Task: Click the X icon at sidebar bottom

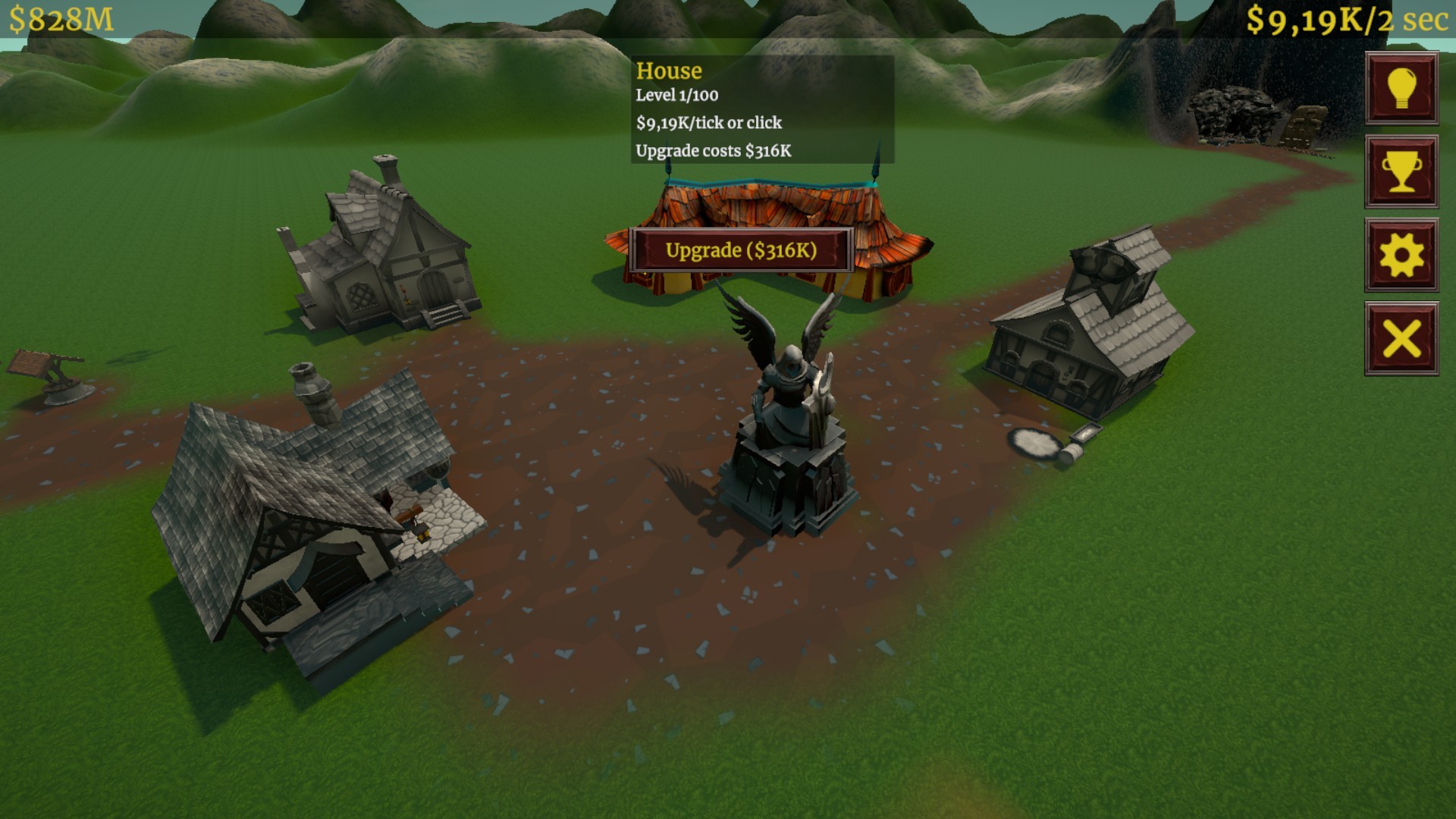Action: 1401,340
